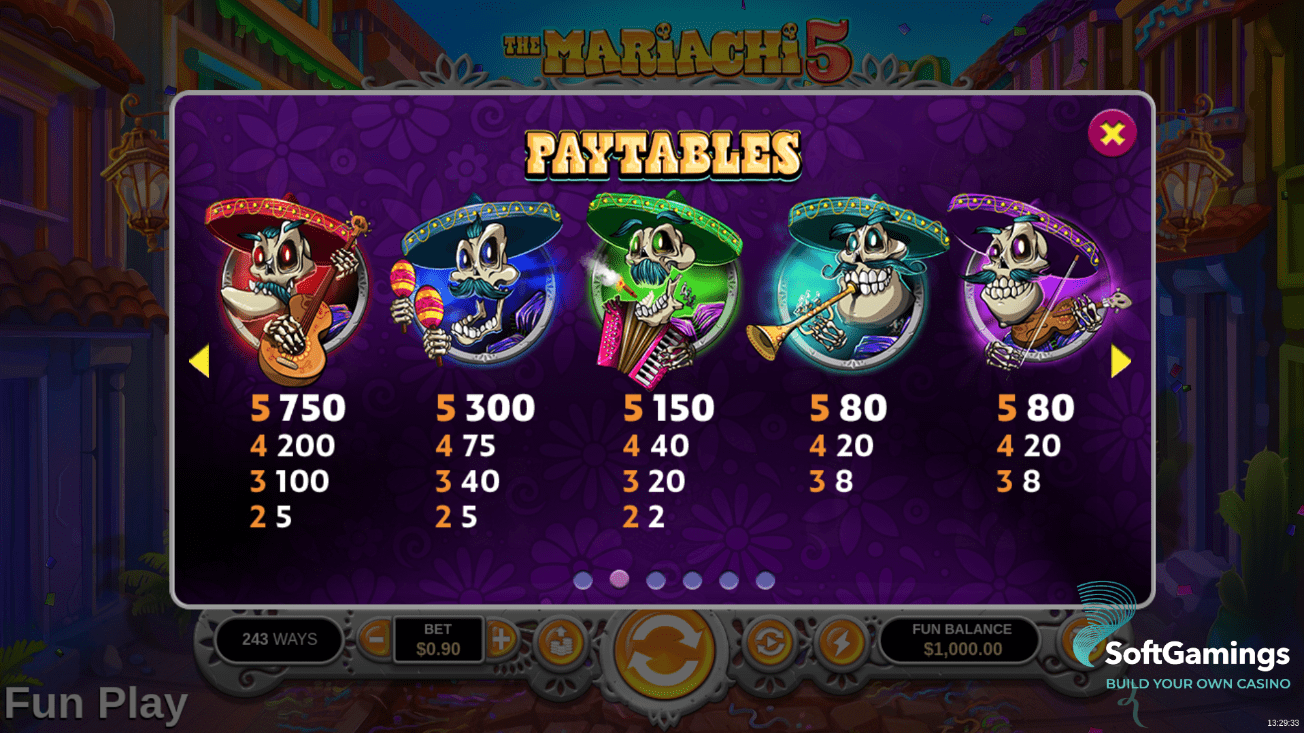Open the autoplay options
Viewport: 1304px width, 733px height.
pos(768,641)
